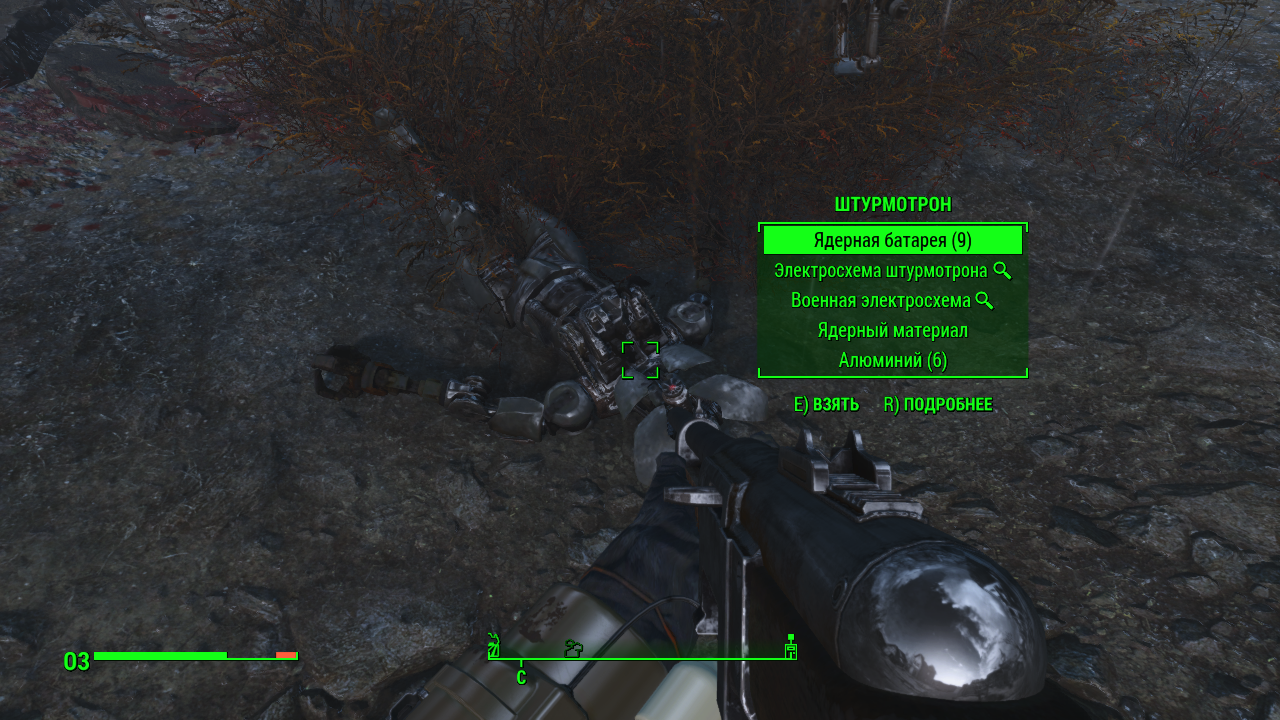Screen dimensions: 1280x720
Task: Select Ядерная батарея (9) loot entry
Action: 892,240
